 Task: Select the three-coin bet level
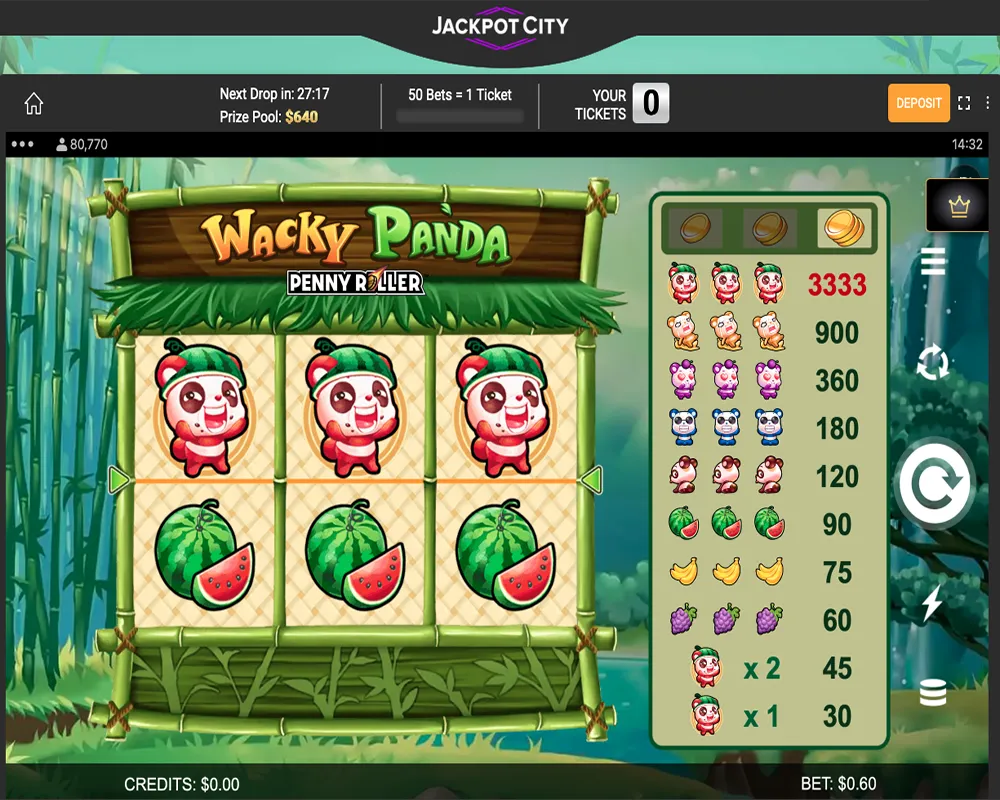(843, 229)
